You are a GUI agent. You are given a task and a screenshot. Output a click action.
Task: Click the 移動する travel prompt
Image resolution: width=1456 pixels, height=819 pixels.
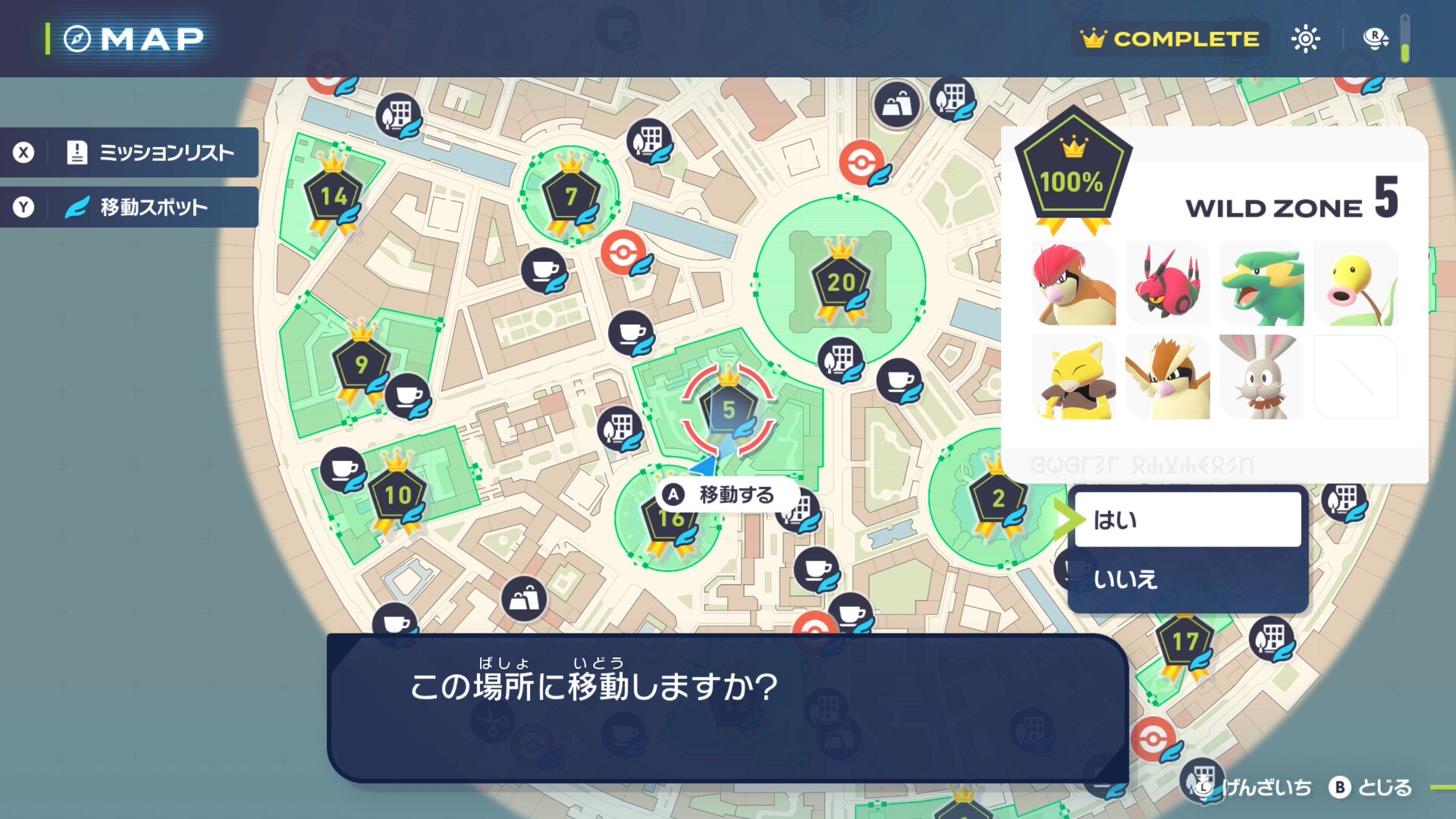[725, 495]
